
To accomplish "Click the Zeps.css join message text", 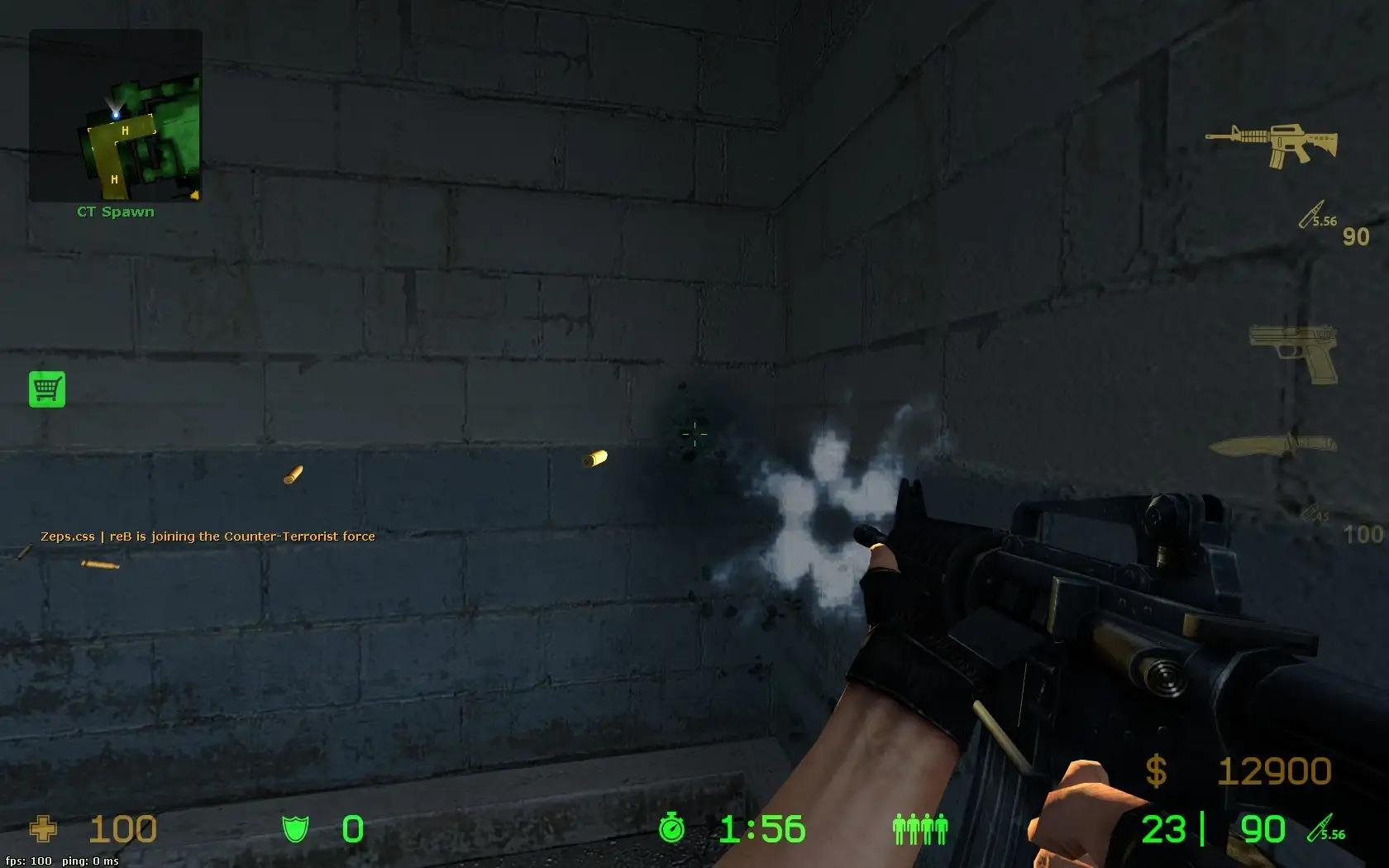I will (208, 536).
